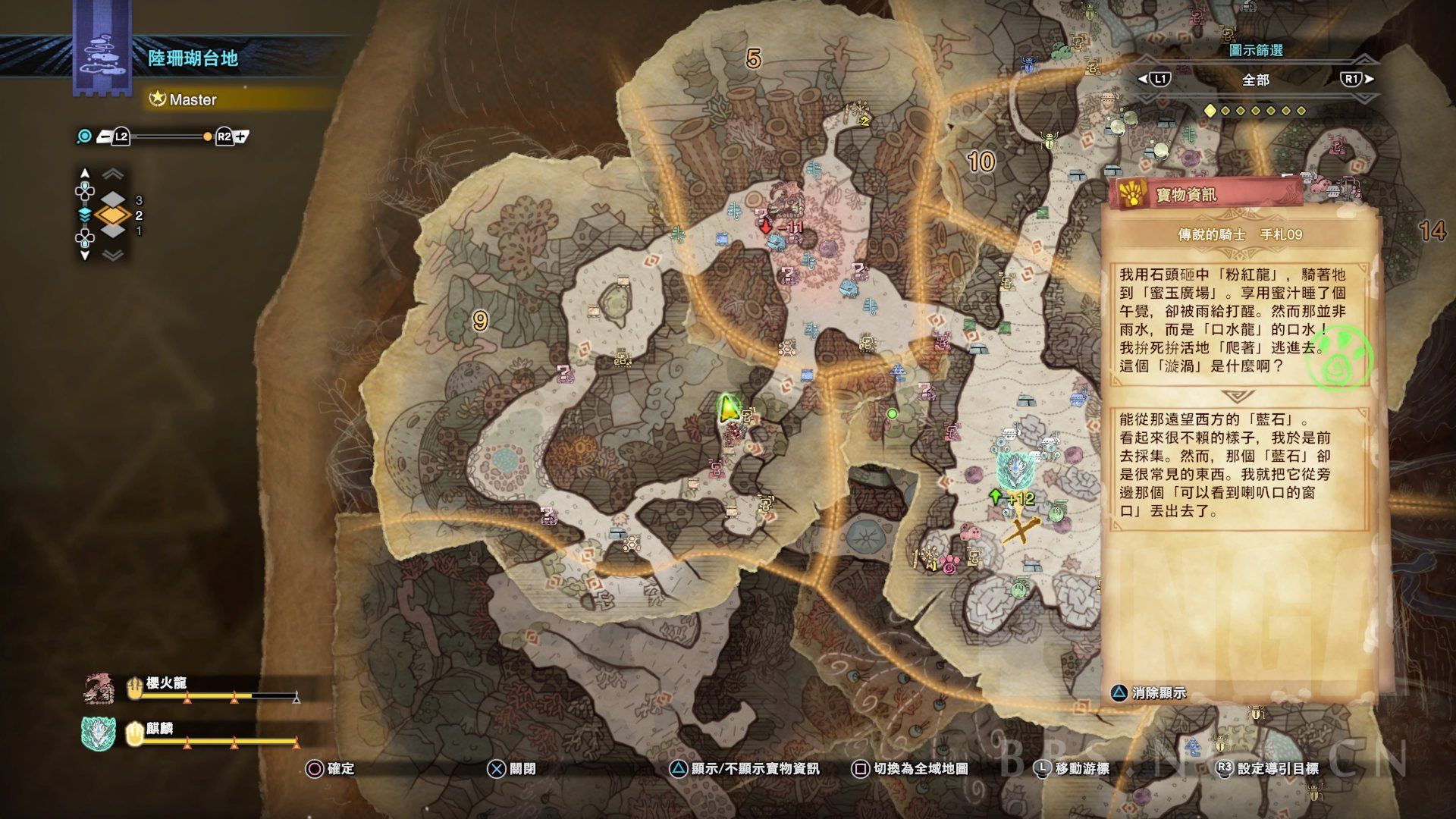
Task: Click the Kirin monster icon on the map
Action: tap(1011, 470)
